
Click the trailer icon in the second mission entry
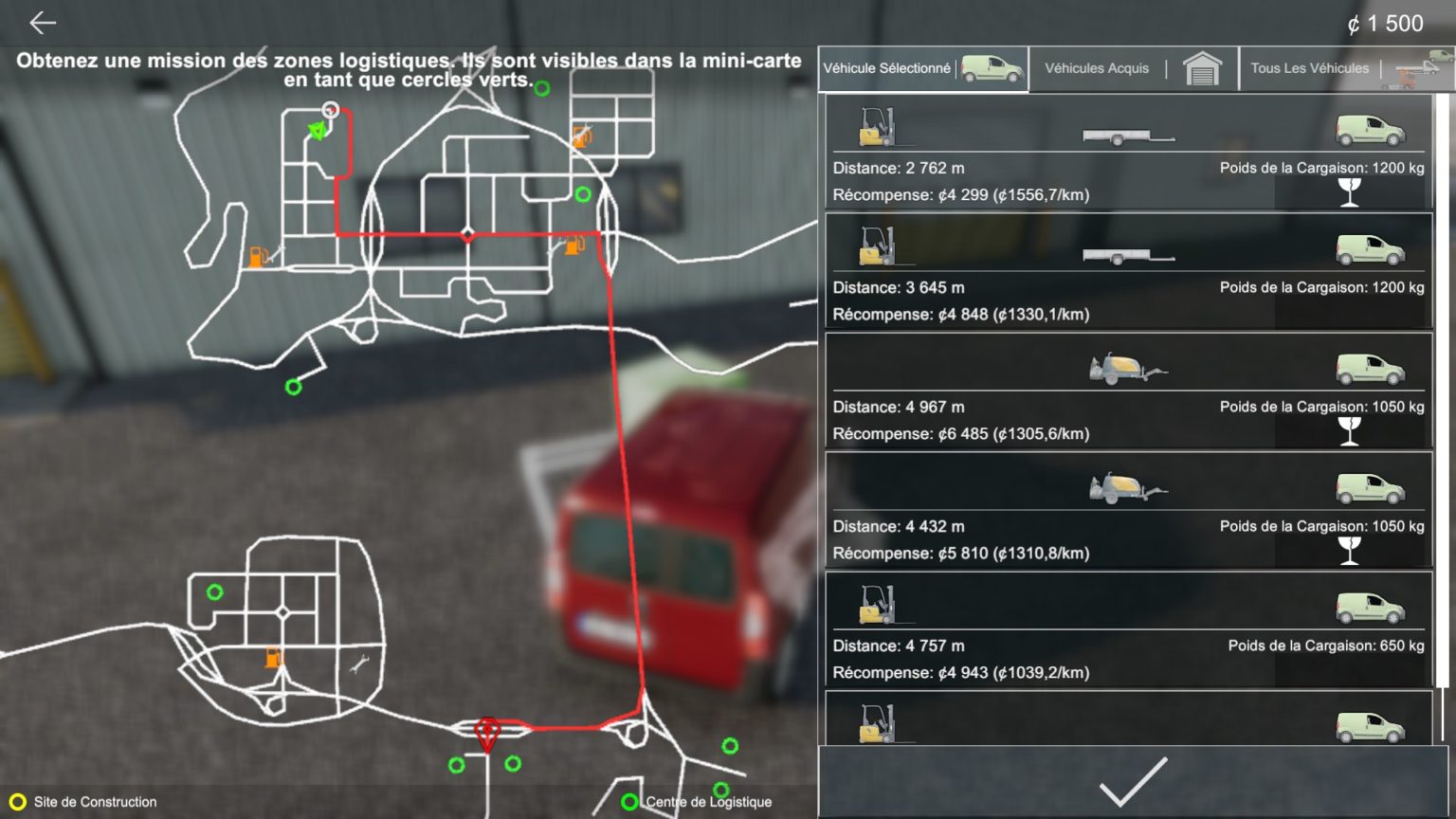point(1128,254)
